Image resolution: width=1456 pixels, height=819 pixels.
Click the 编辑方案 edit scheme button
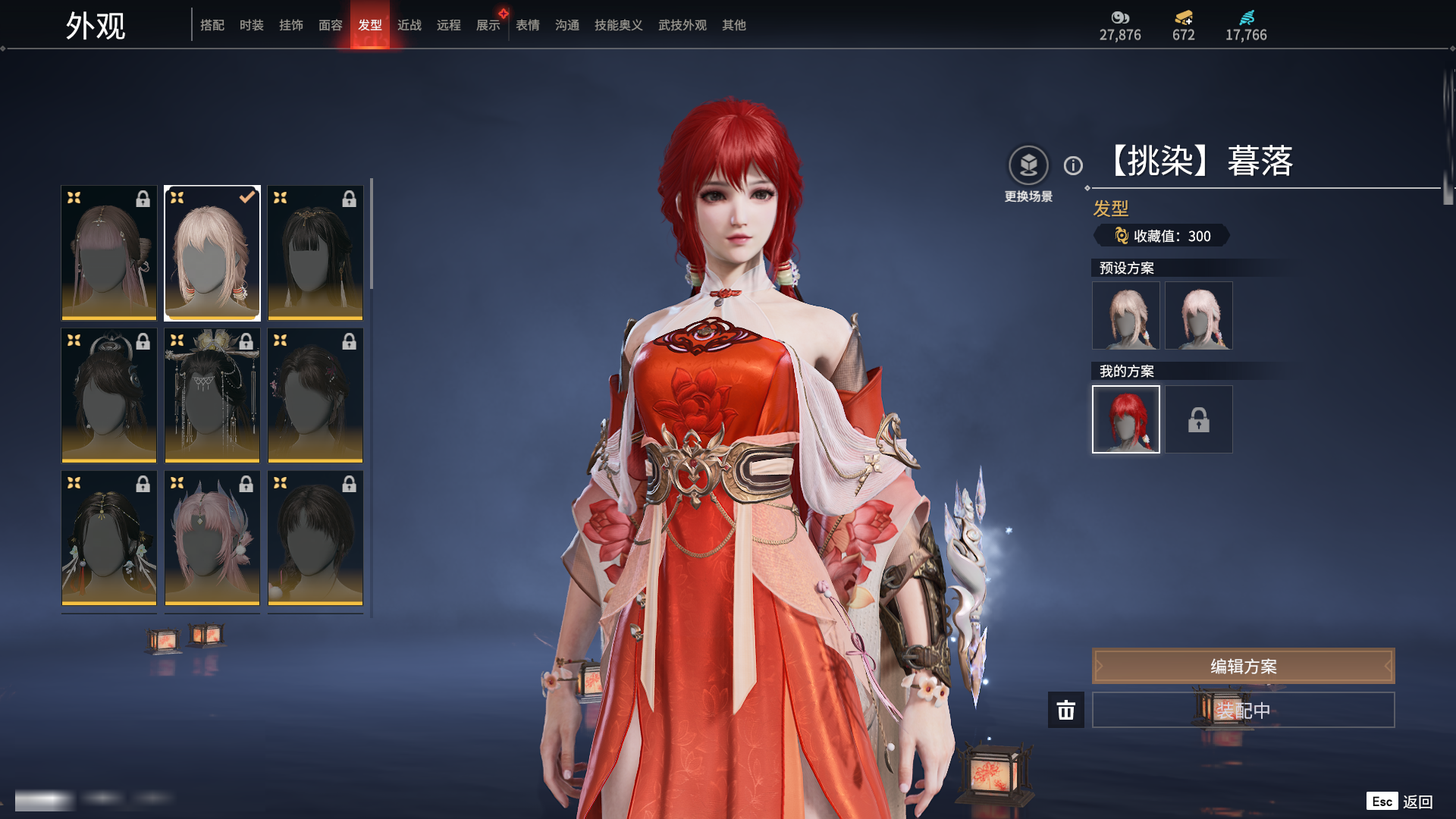1243,666
